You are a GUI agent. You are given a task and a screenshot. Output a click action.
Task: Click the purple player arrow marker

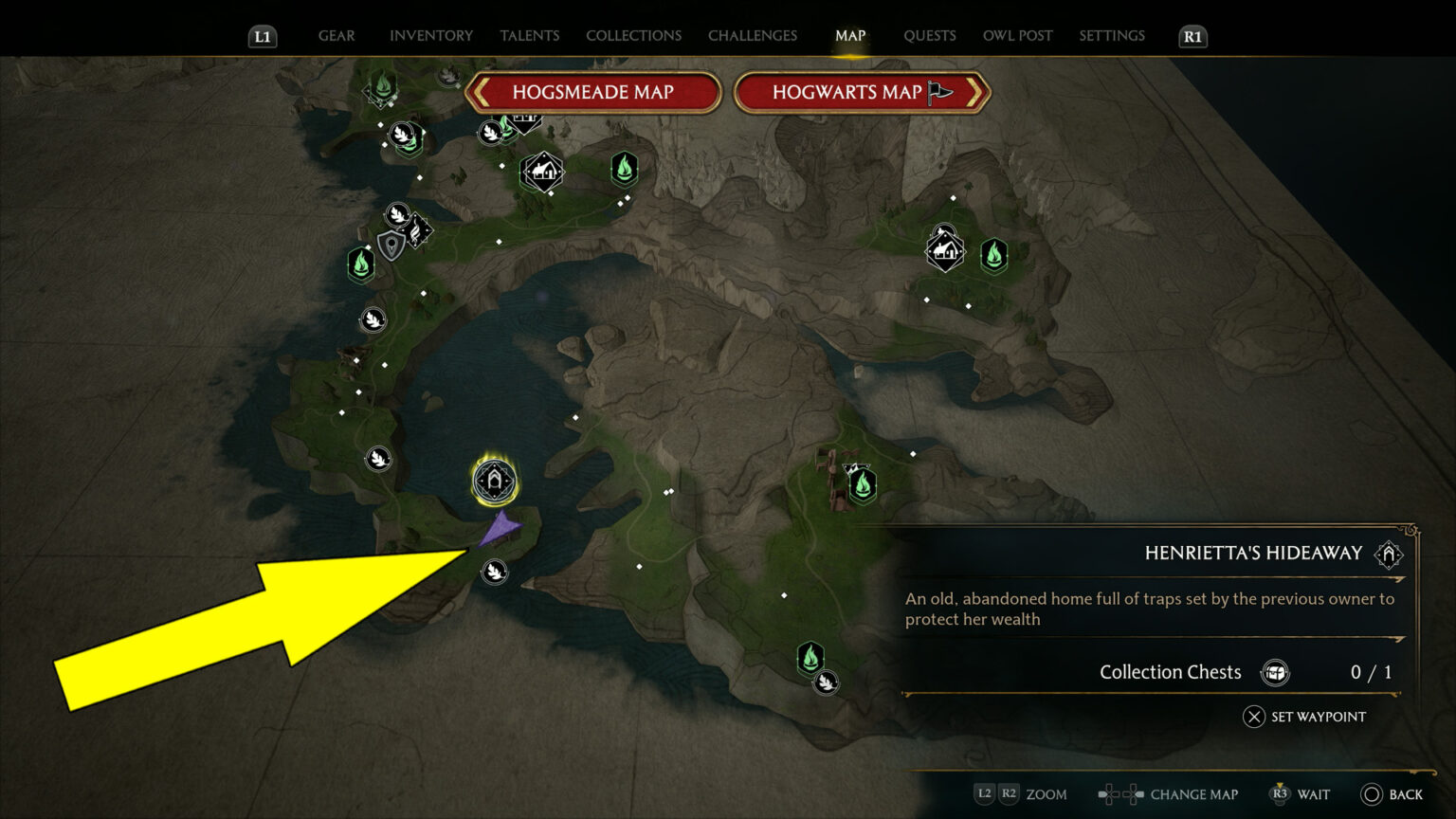click(500, 529)
